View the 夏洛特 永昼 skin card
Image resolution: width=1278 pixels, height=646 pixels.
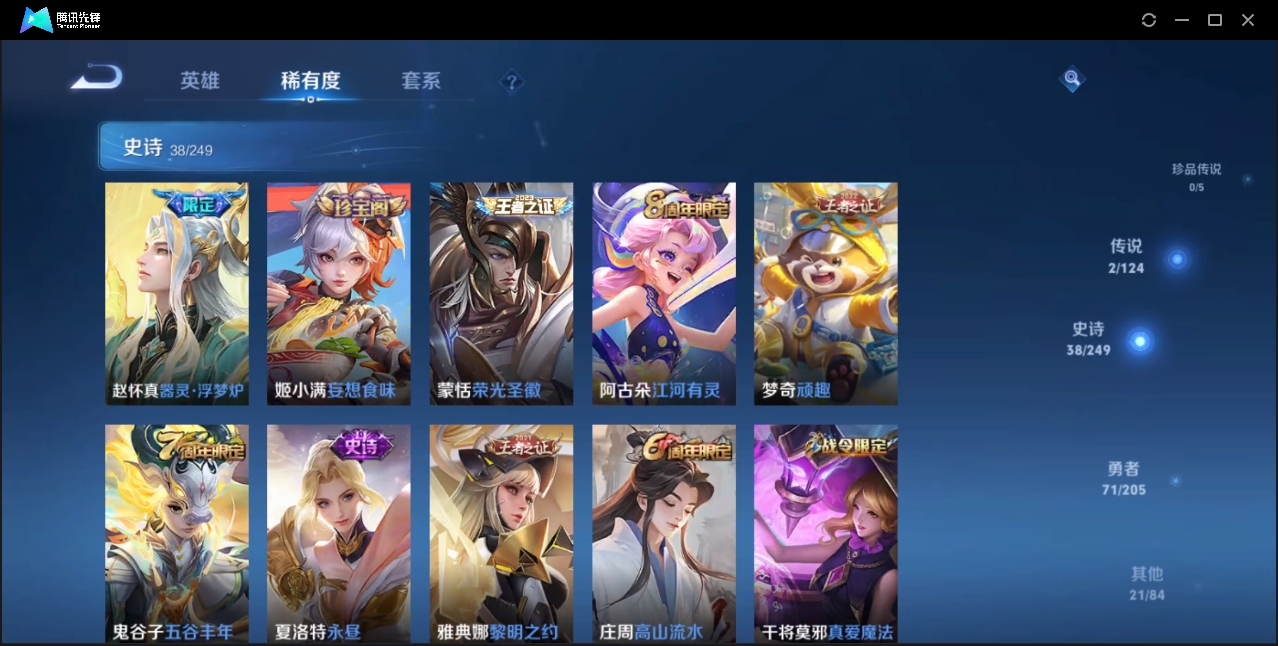[339, 533]
